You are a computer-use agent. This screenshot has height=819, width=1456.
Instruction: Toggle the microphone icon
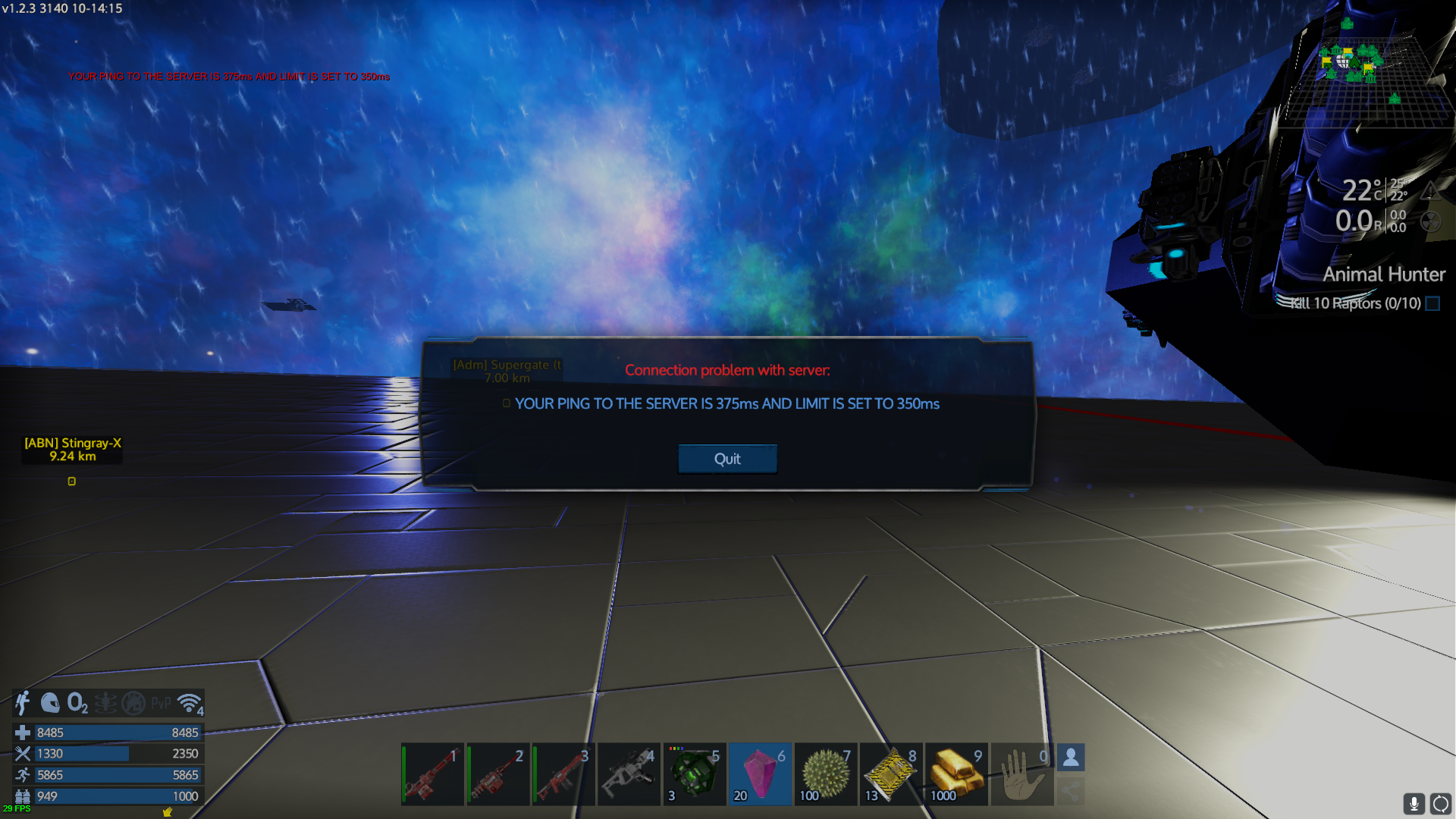(1414, 803)
